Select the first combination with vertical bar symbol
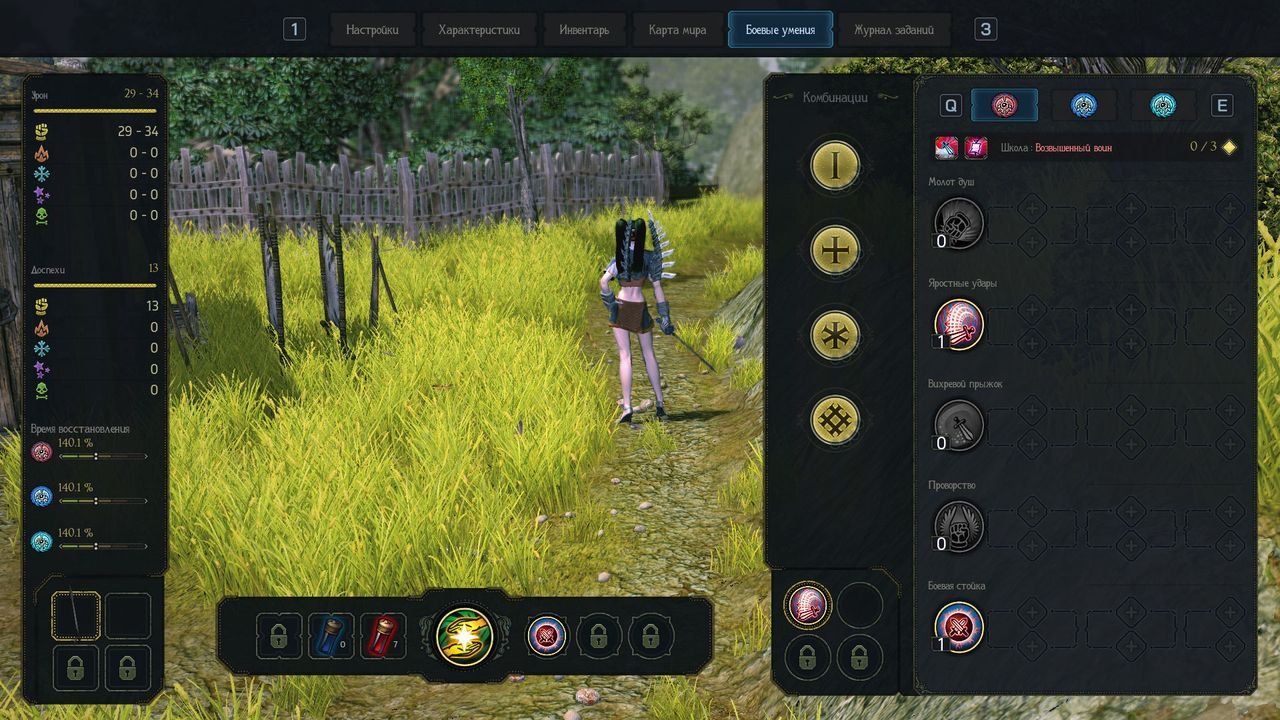 pos(836,164)
